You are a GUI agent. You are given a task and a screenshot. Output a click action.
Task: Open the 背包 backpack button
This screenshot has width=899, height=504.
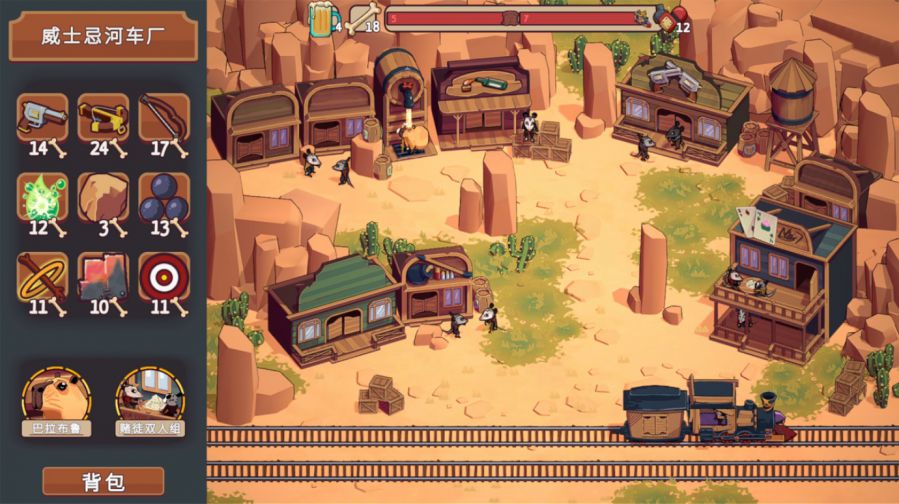103,481
